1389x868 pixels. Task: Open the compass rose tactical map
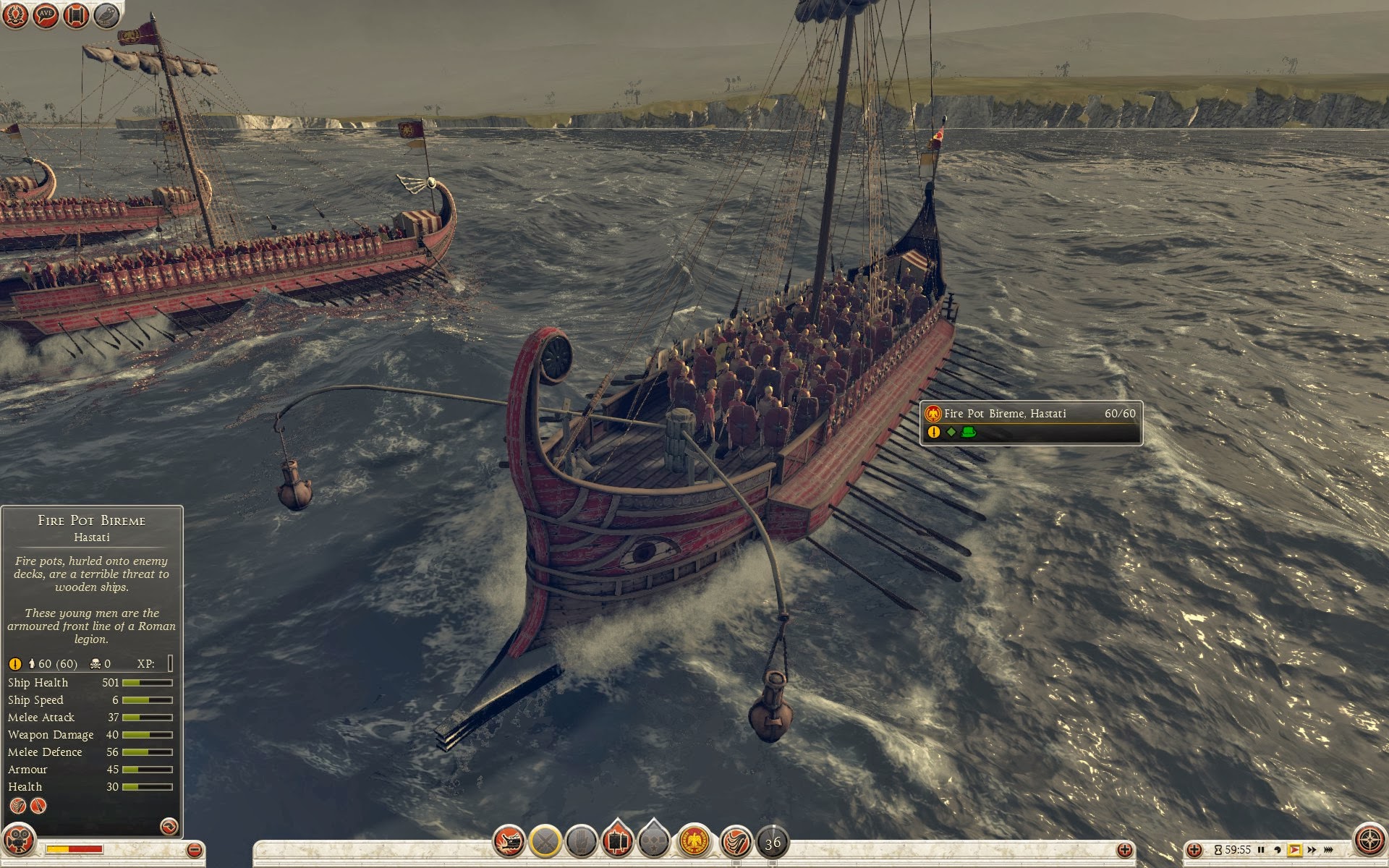[1369, 840]
